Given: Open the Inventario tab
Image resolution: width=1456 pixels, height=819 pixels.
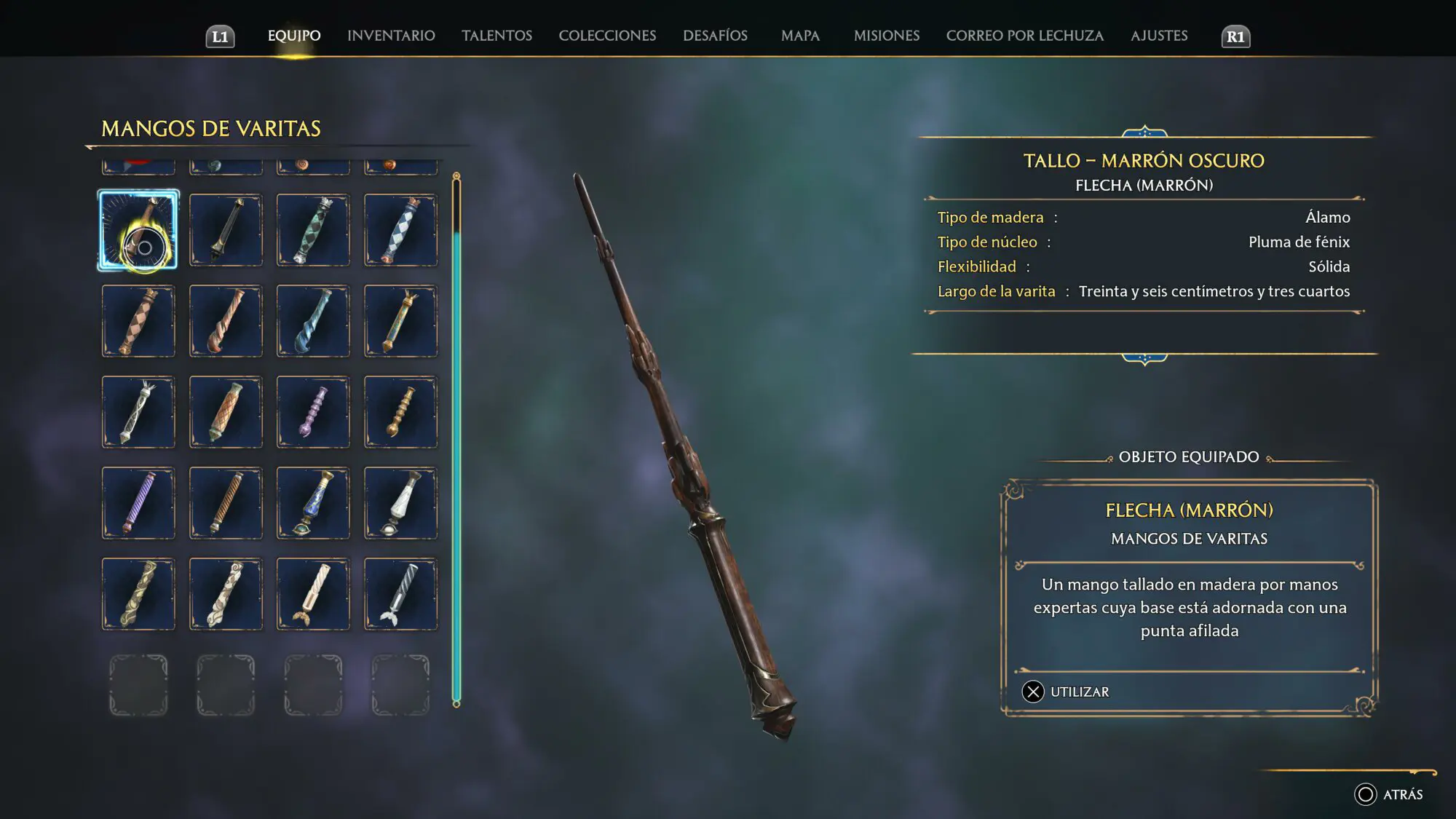Looking at the screenshot, I should coord(391,36).
